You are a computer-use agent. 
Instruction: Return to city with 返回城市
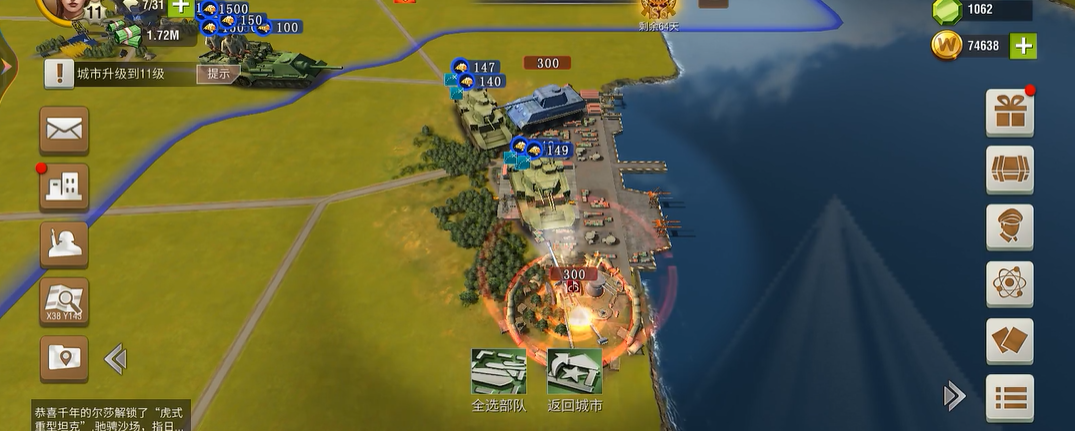pyautogui.click(x=575, y=381)
